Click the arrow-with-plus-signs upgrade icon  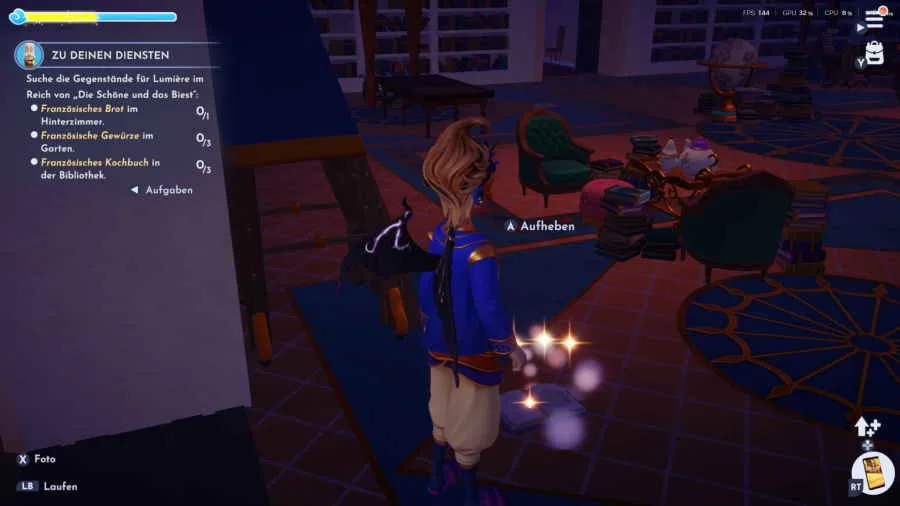pyautogui.click(x=866, y=427)
